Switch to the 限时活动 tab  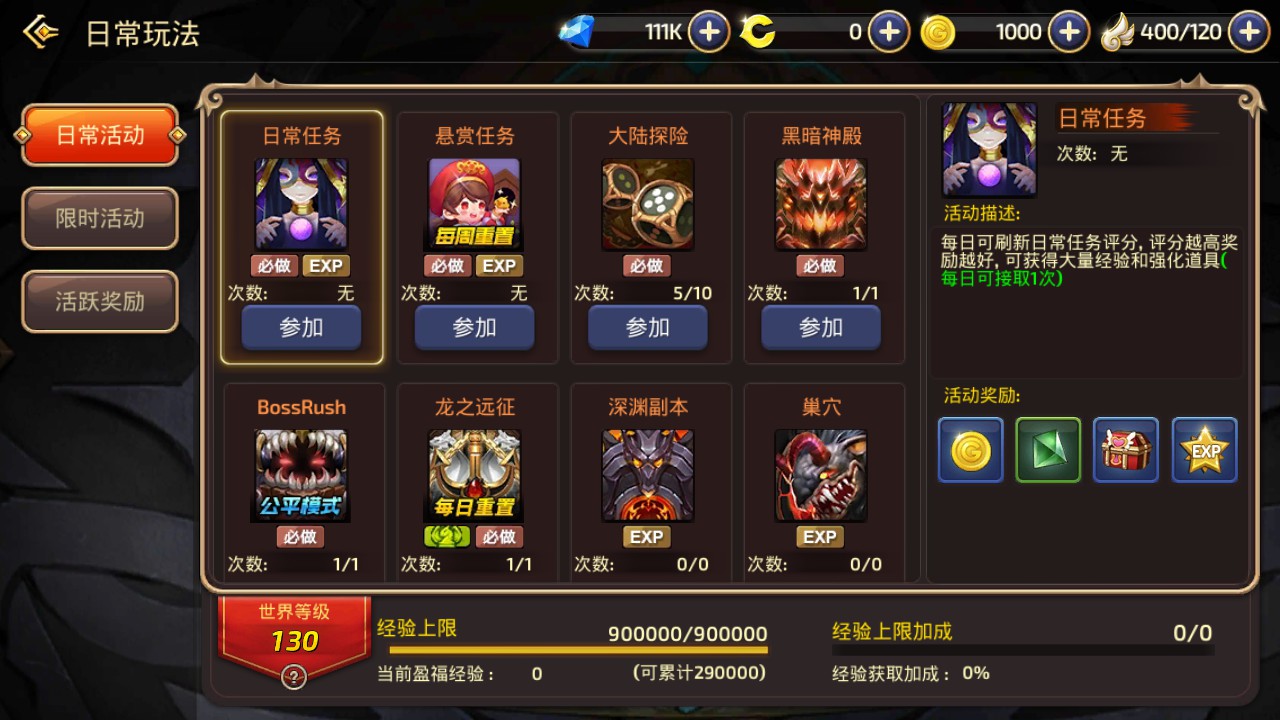click(x=99, y=218)
